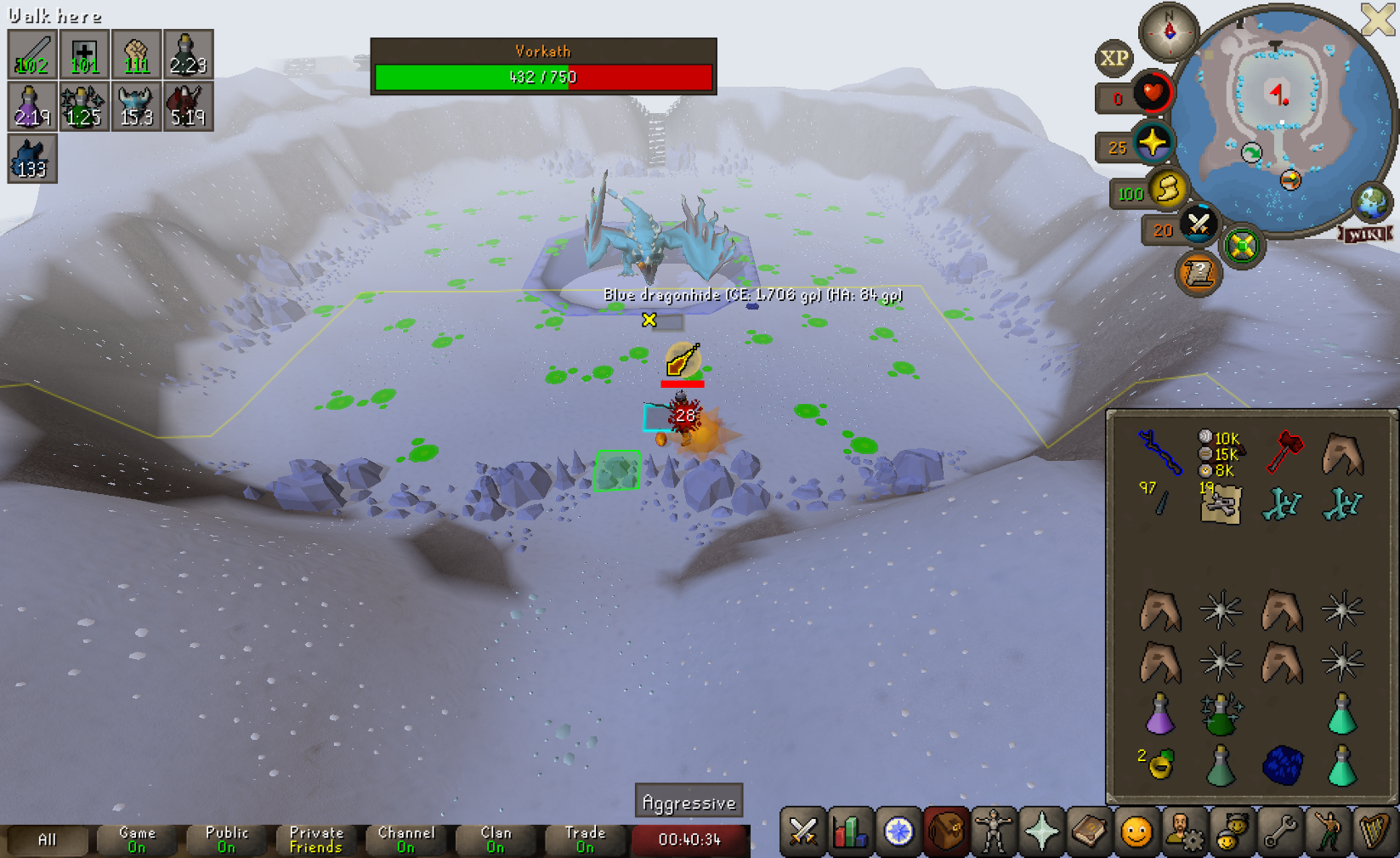Screen dimensions: 1400x858
Task: Open the Wiki lookup banner
Action: pos(1365,235)
